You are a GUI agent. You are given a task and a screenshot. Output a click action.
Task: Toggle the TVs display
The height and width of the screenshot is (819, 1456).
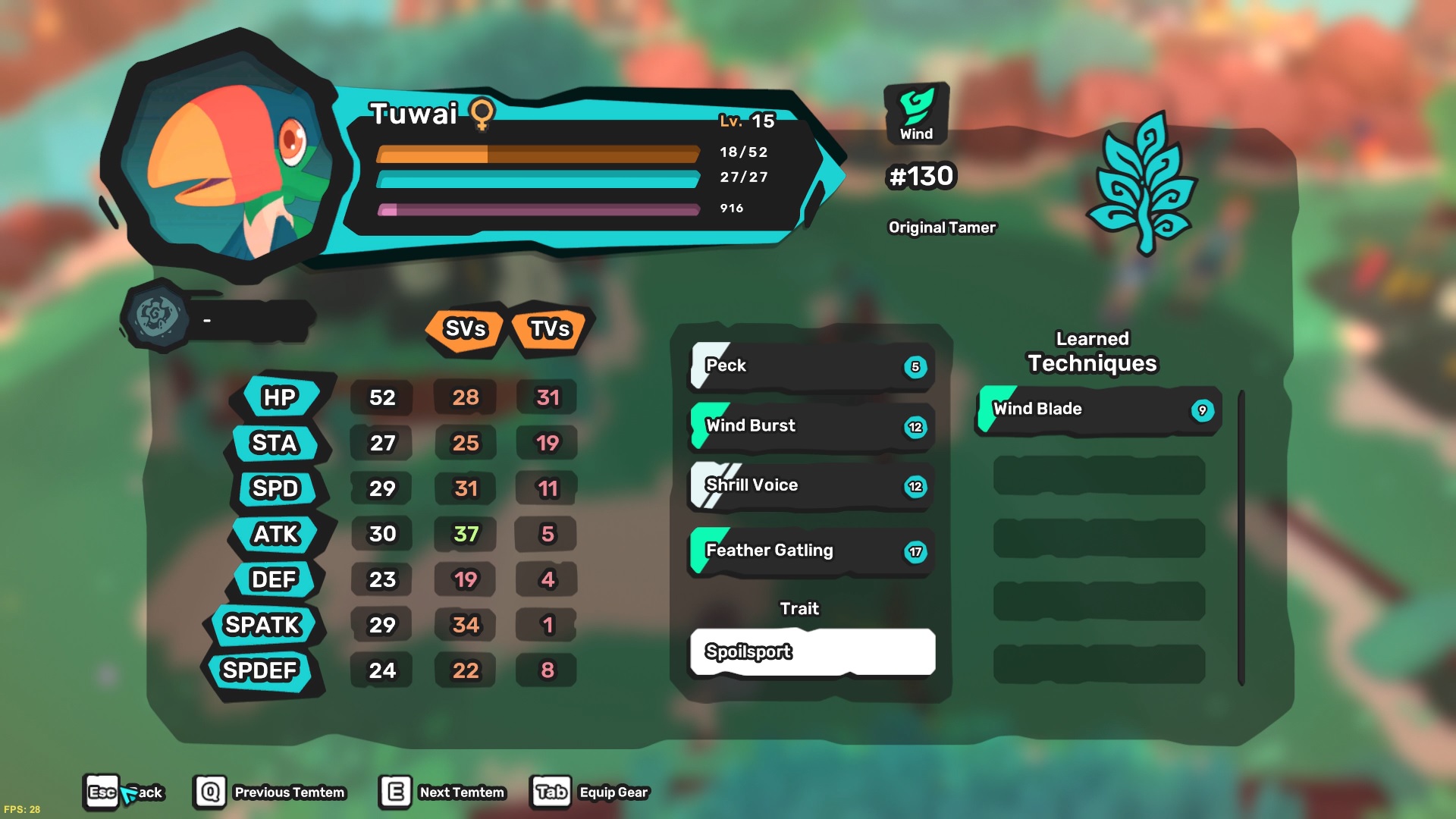coord(548,329)
